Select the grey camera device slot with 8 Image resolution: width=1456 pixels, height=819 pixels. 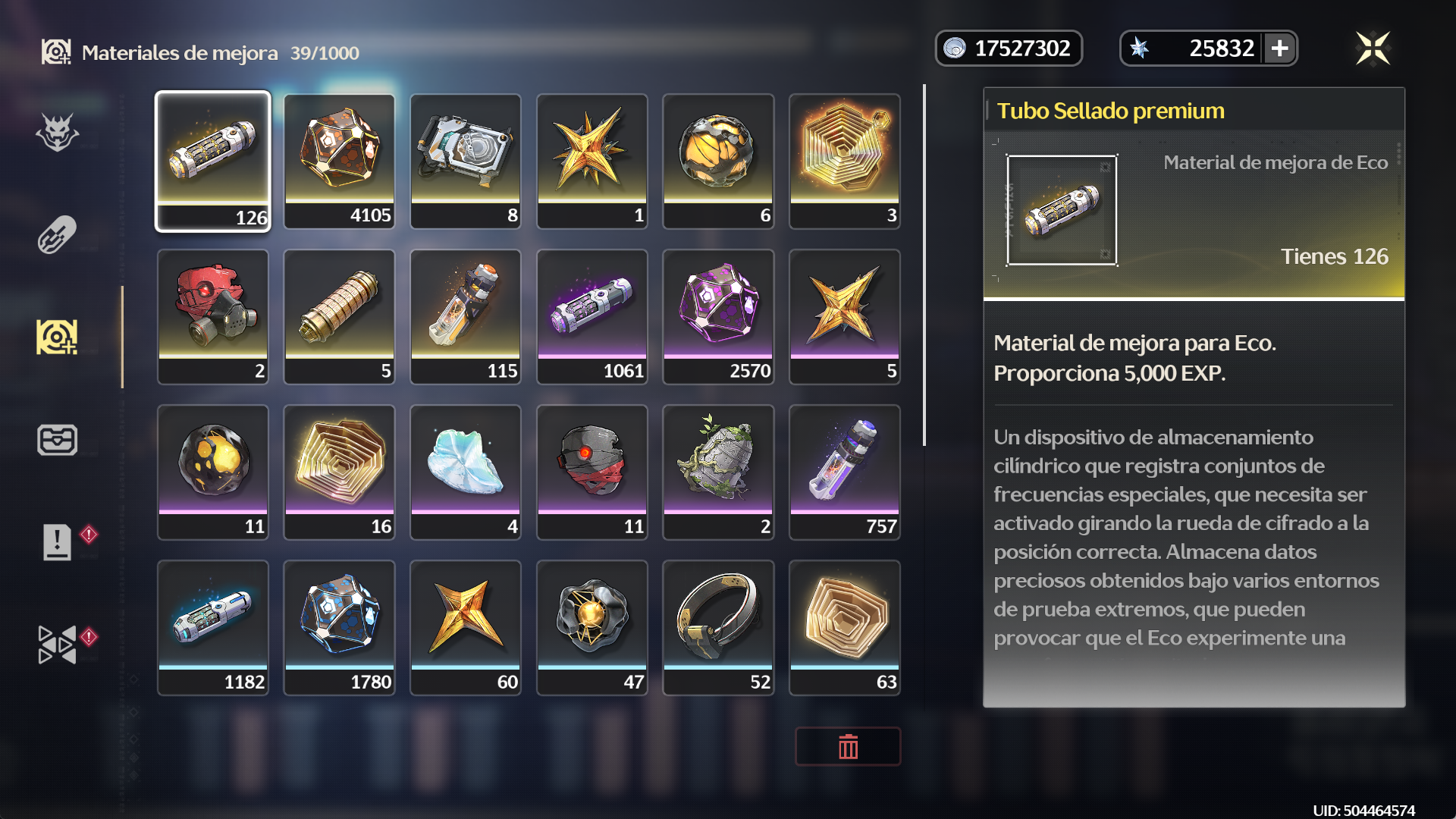click(466, 161)
